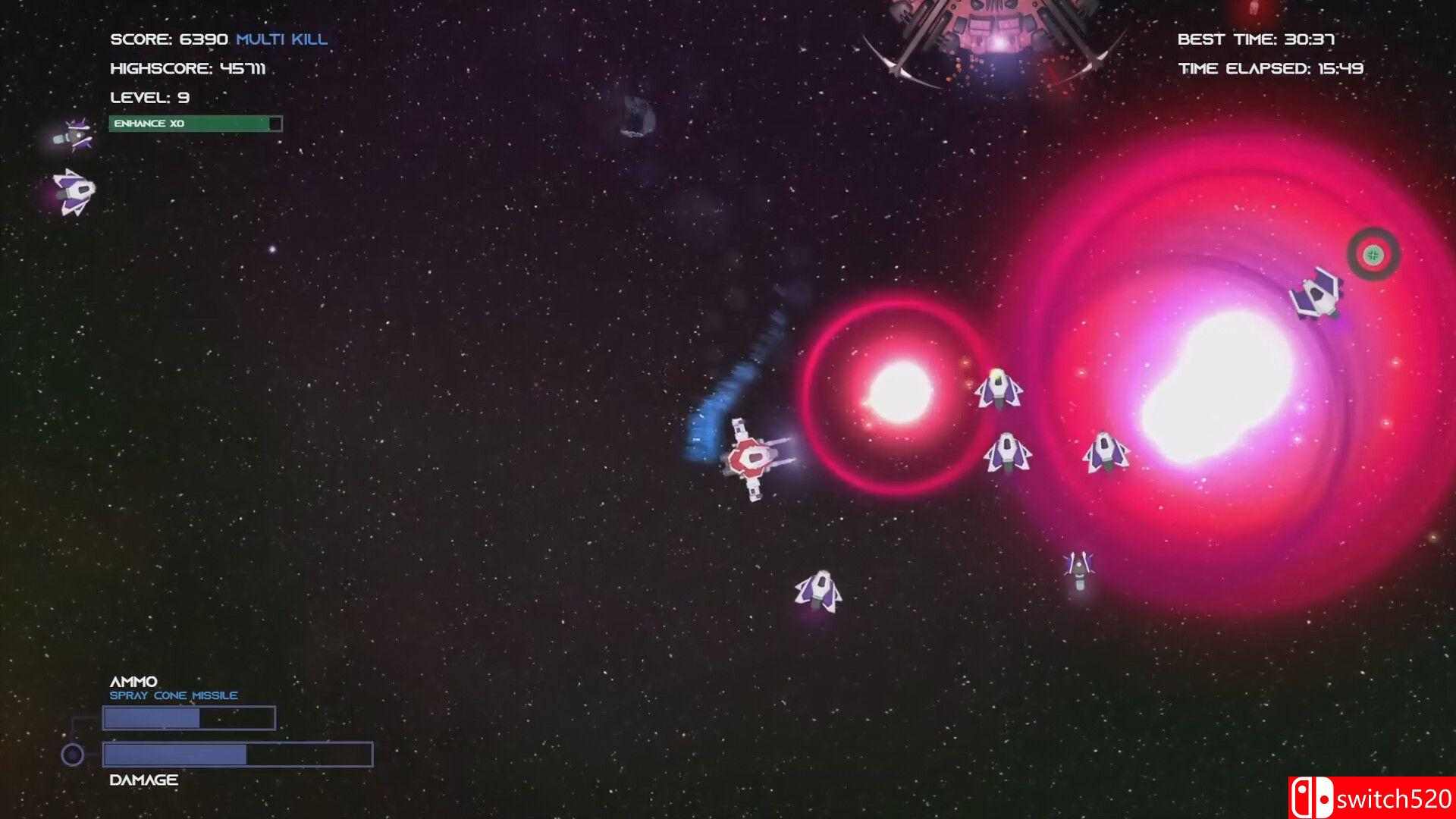The image size is (1456, 819).
Task: Expand the AMMO panel
Action: tap(134, 681)
